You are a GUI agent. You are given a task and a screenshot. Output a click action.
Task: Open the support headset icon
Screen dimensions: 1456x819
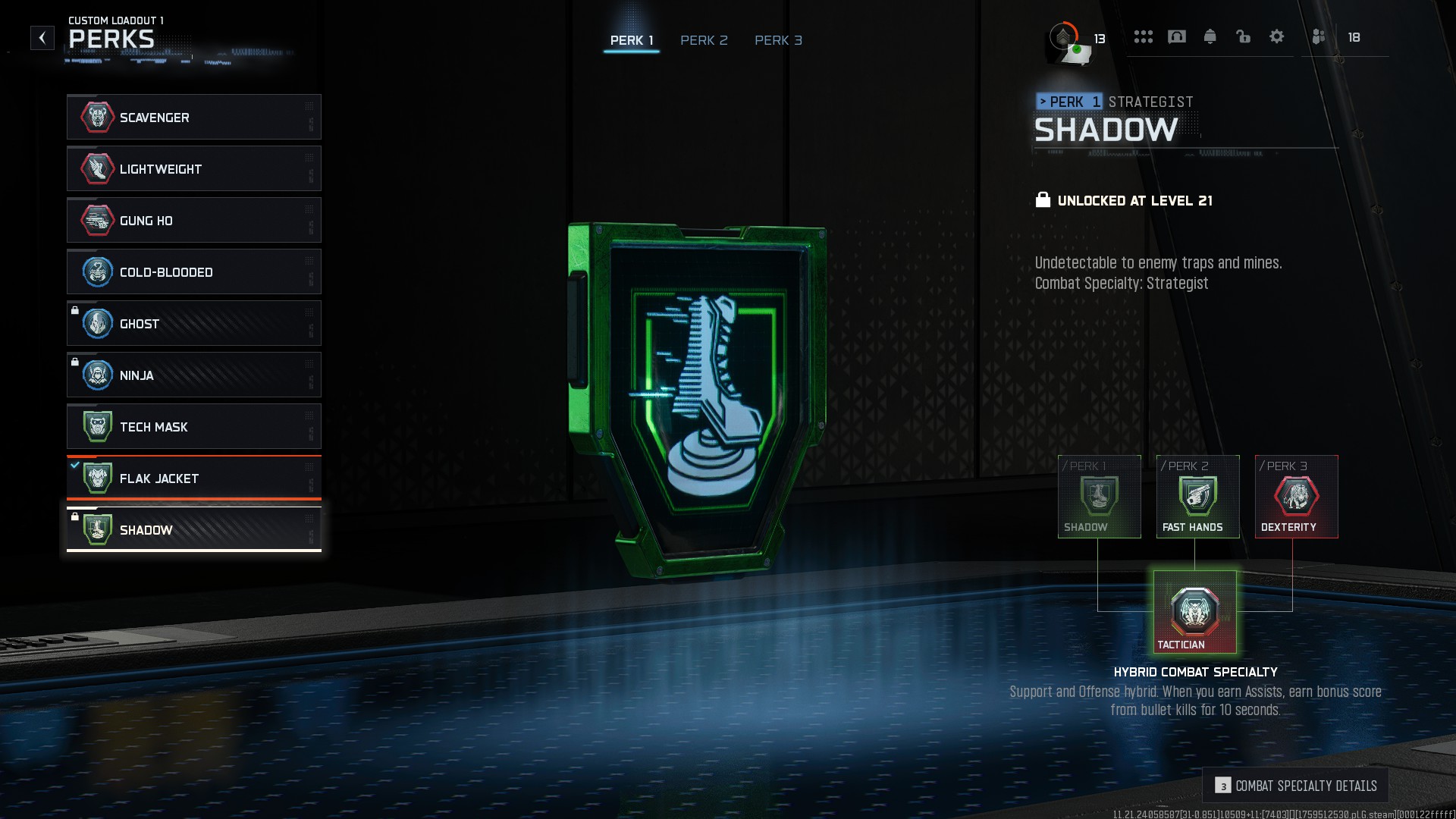1176,36
